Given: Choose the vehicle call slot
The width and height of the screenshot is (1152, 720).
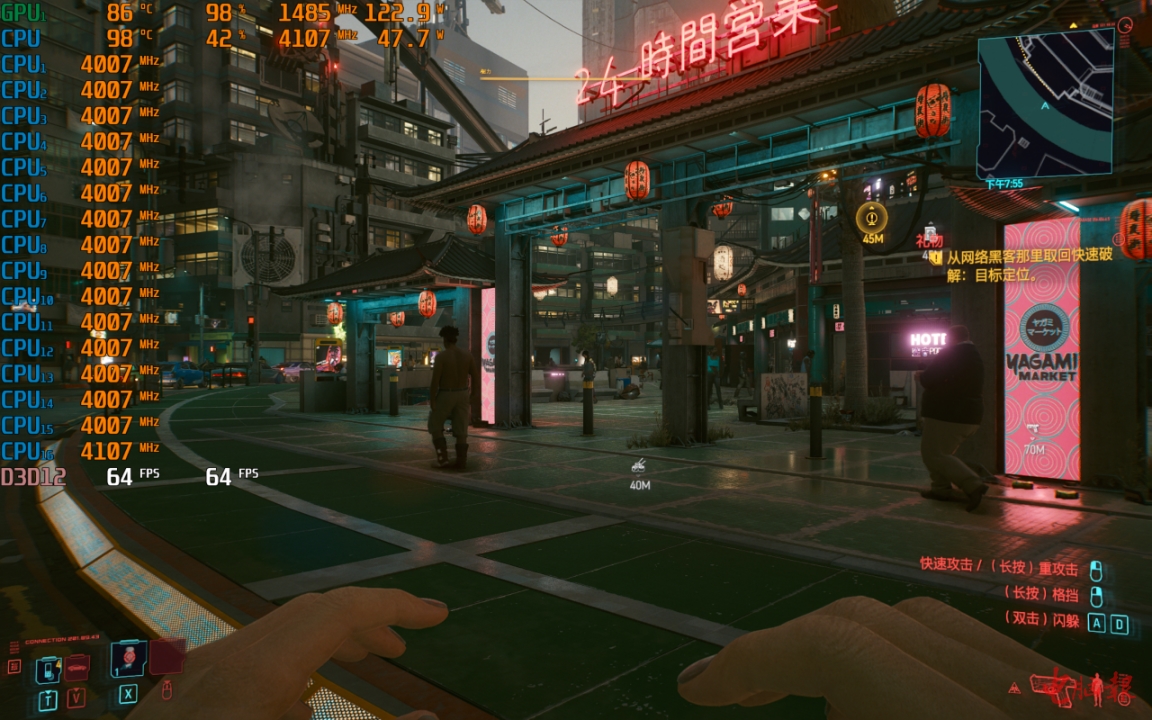Looking at the screenshot, I should (x=77, y=666).
